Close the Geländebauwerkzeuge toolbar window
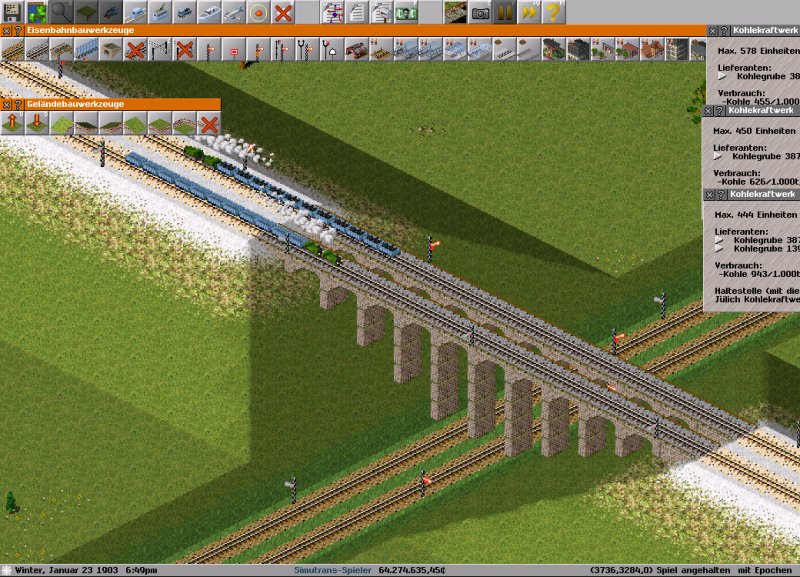The width and height of the screenshot is (800, 577). click(x=5, y=104)
